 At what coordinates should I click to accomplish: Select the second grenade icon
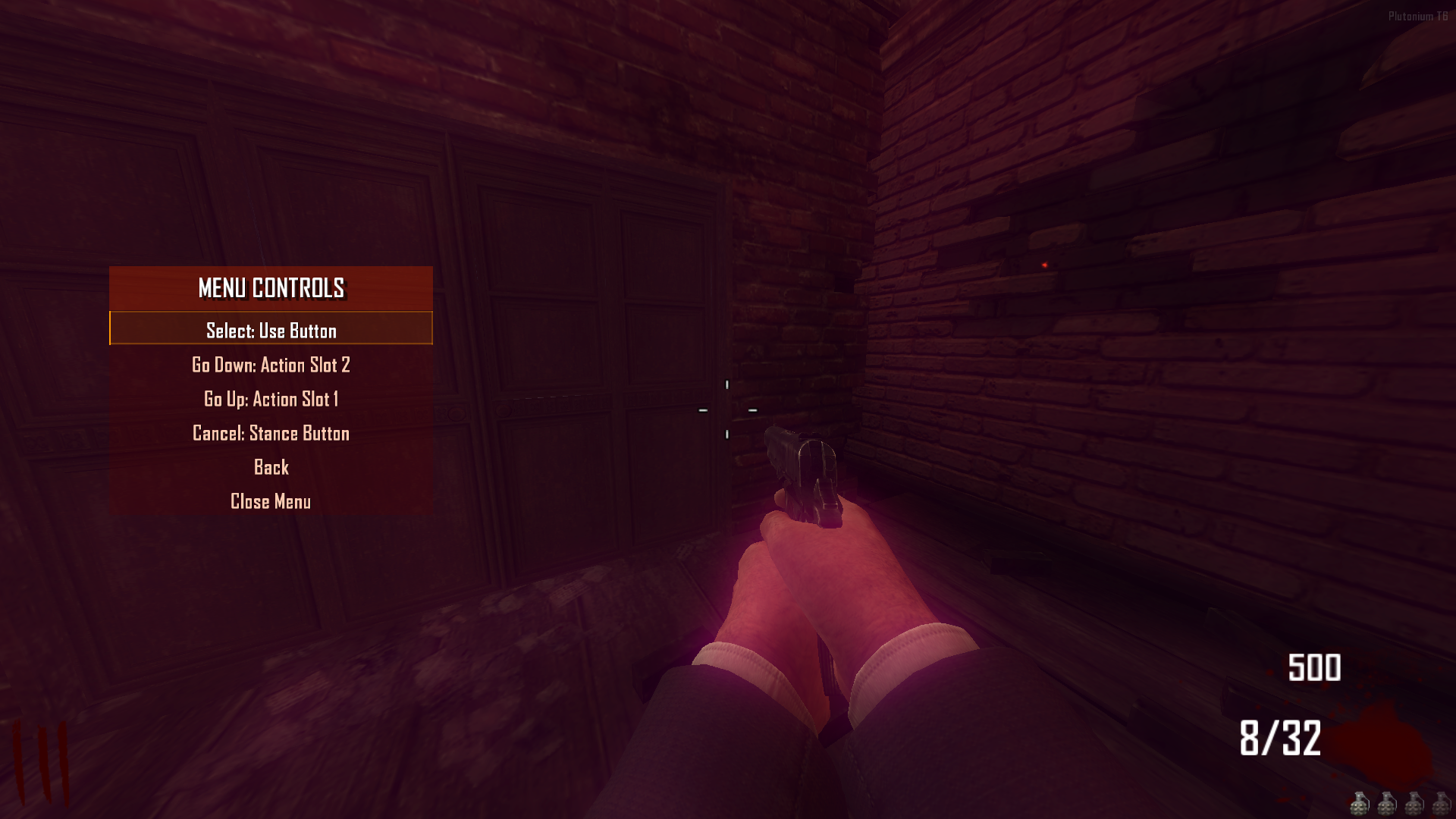tap(1386, 804)
